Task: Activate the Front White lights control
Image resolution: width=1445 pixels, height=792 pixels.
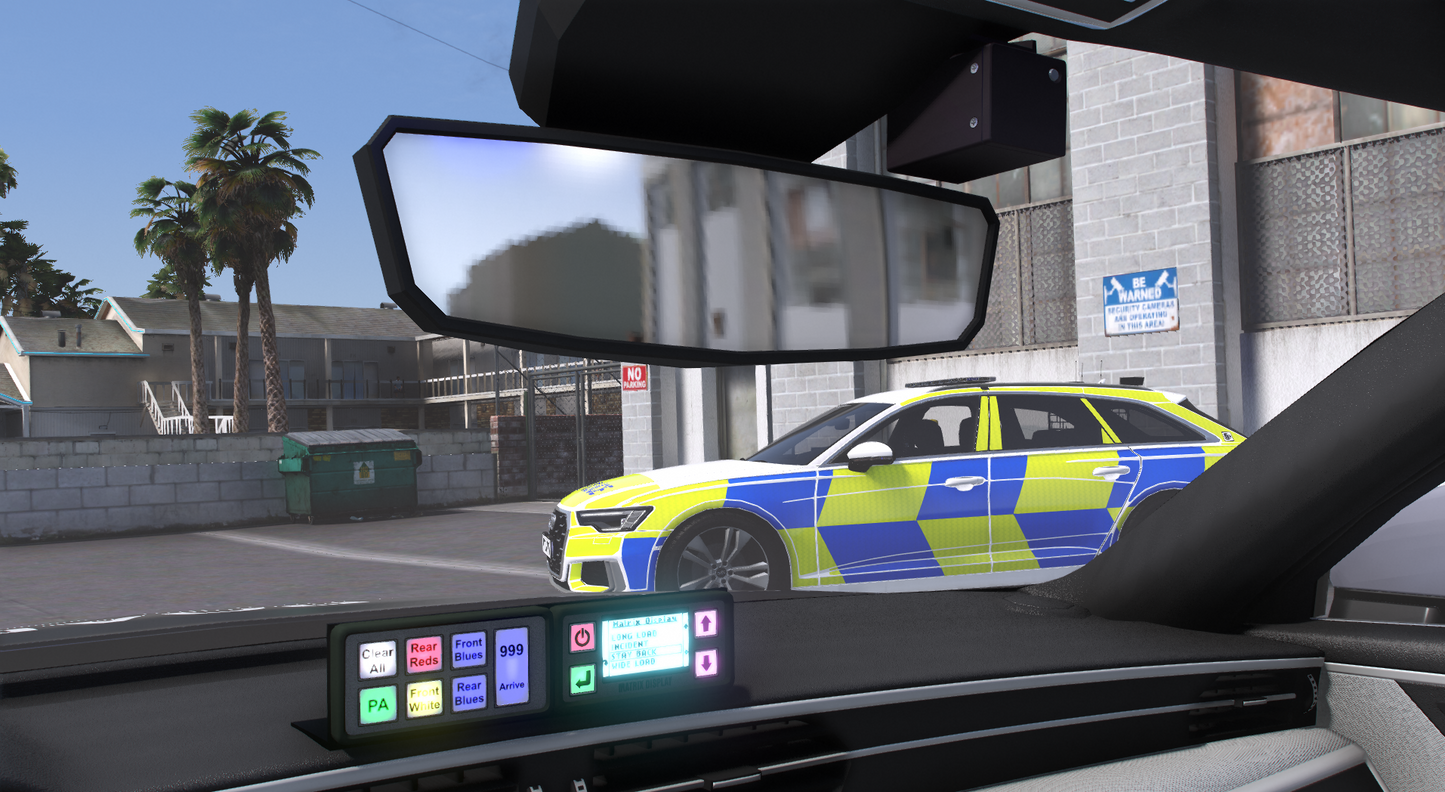Action: coord(426,701)
